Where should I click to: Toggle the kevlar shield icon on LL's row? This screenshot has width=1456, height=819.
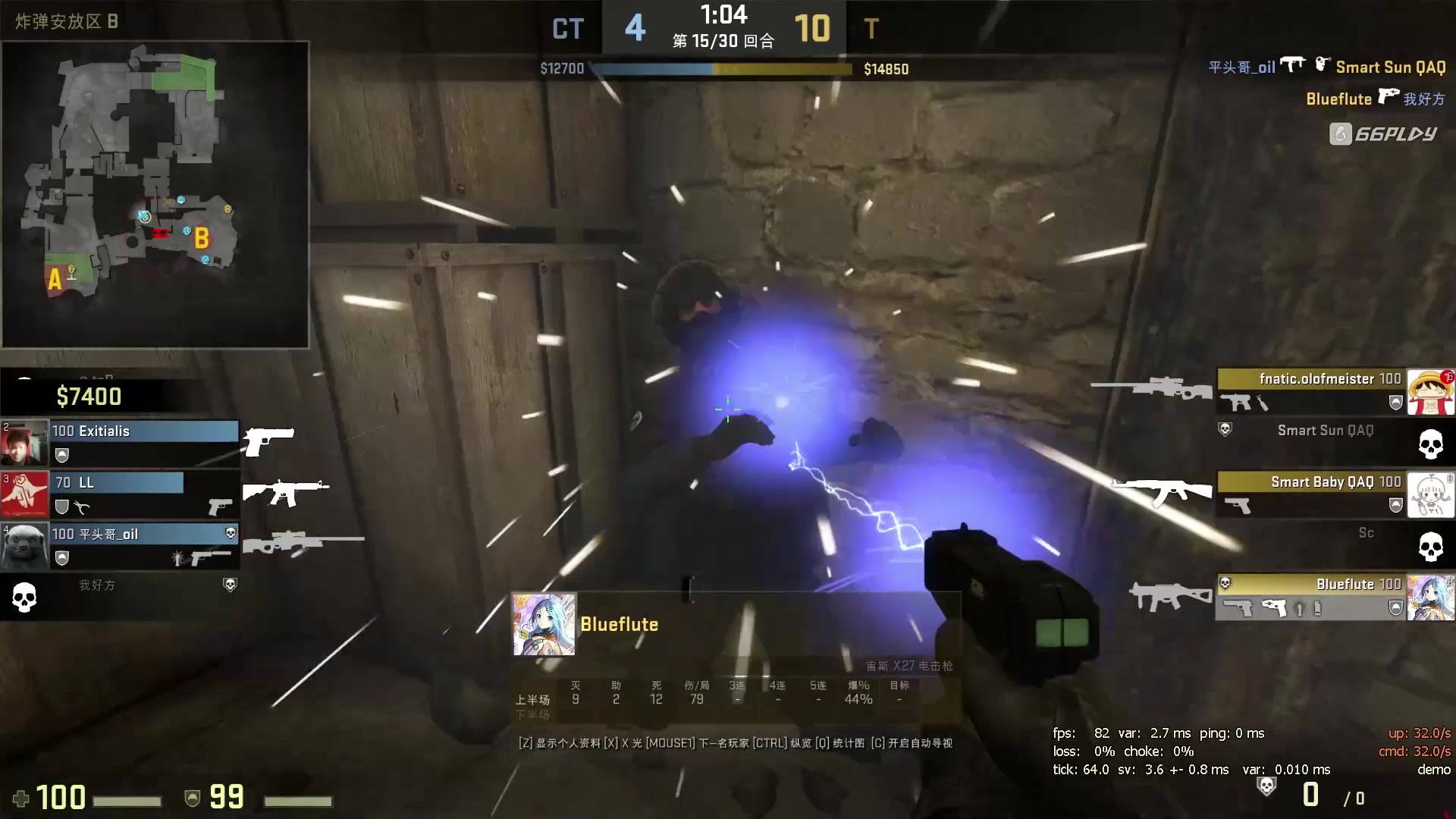[63, 508]
